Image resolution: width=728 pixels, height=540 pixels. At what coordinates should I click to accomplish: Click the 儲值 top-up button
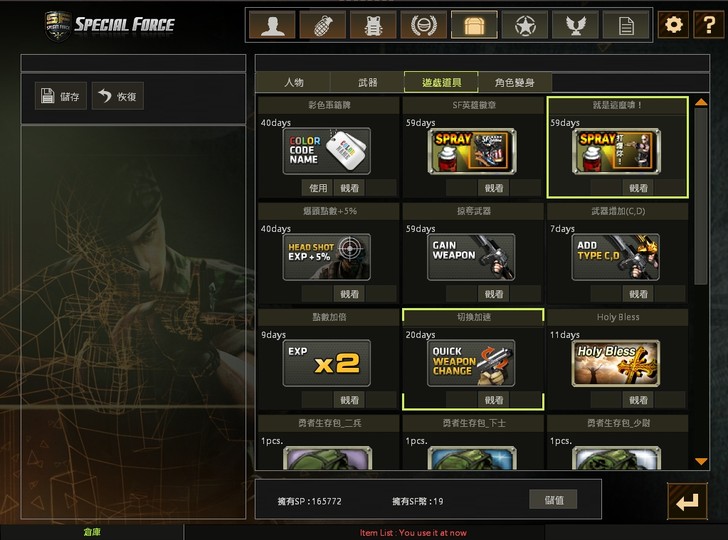click(x=553, y=499)
